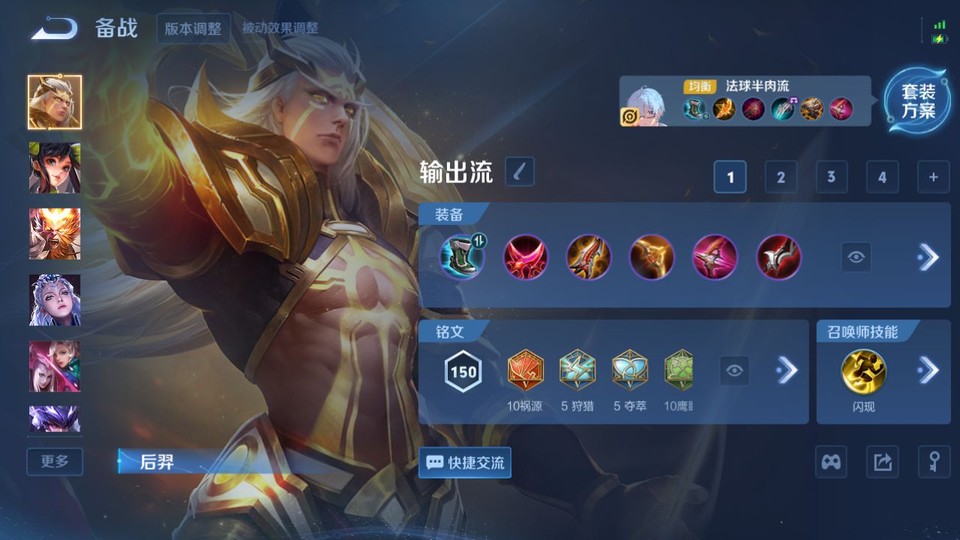Edit the 输出流 build name
This screenshot has height=540, width=960.
519,172
